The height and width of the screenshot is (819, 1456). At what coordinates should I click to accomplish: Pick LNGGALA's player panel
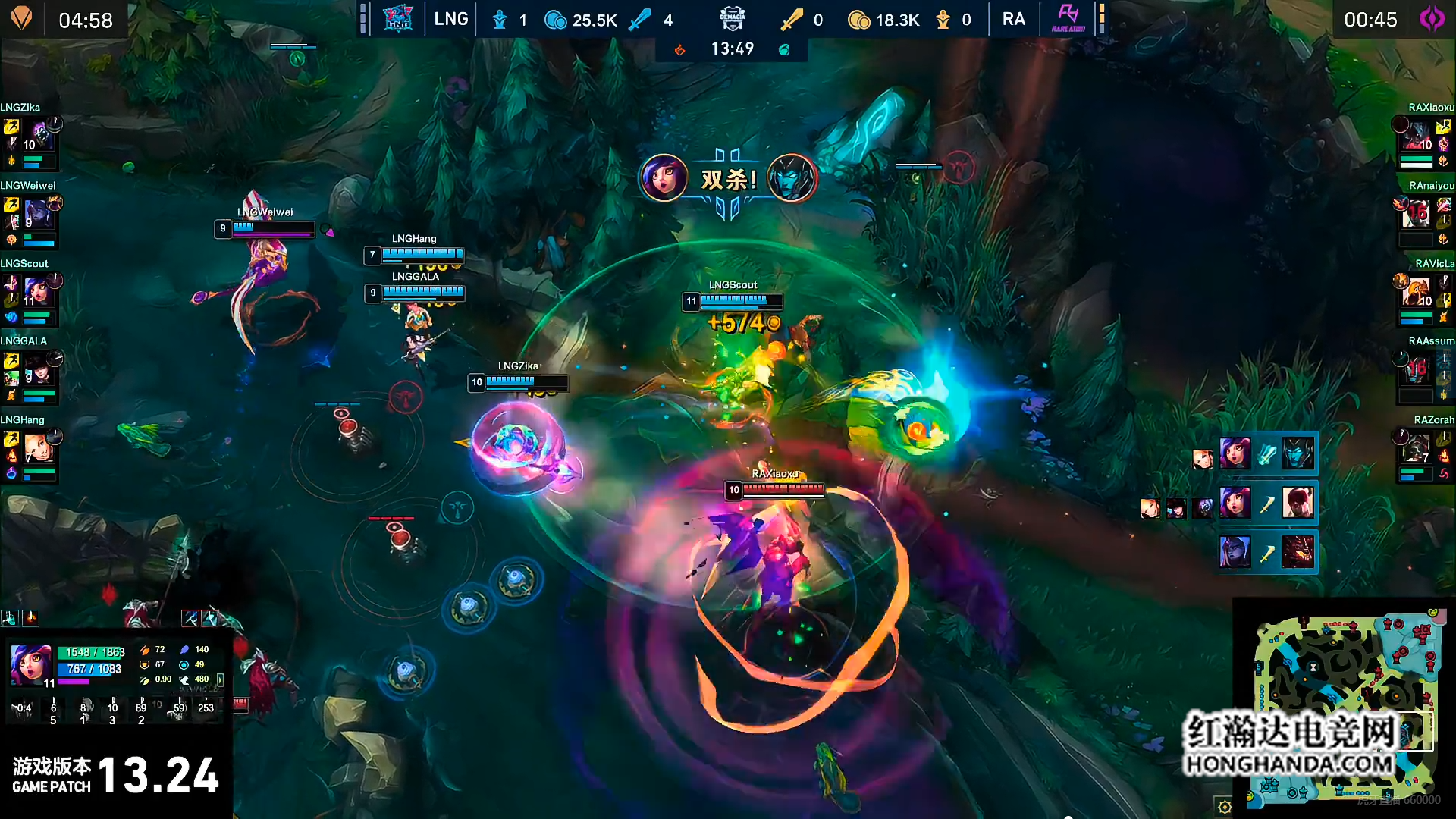pos(30,372)
